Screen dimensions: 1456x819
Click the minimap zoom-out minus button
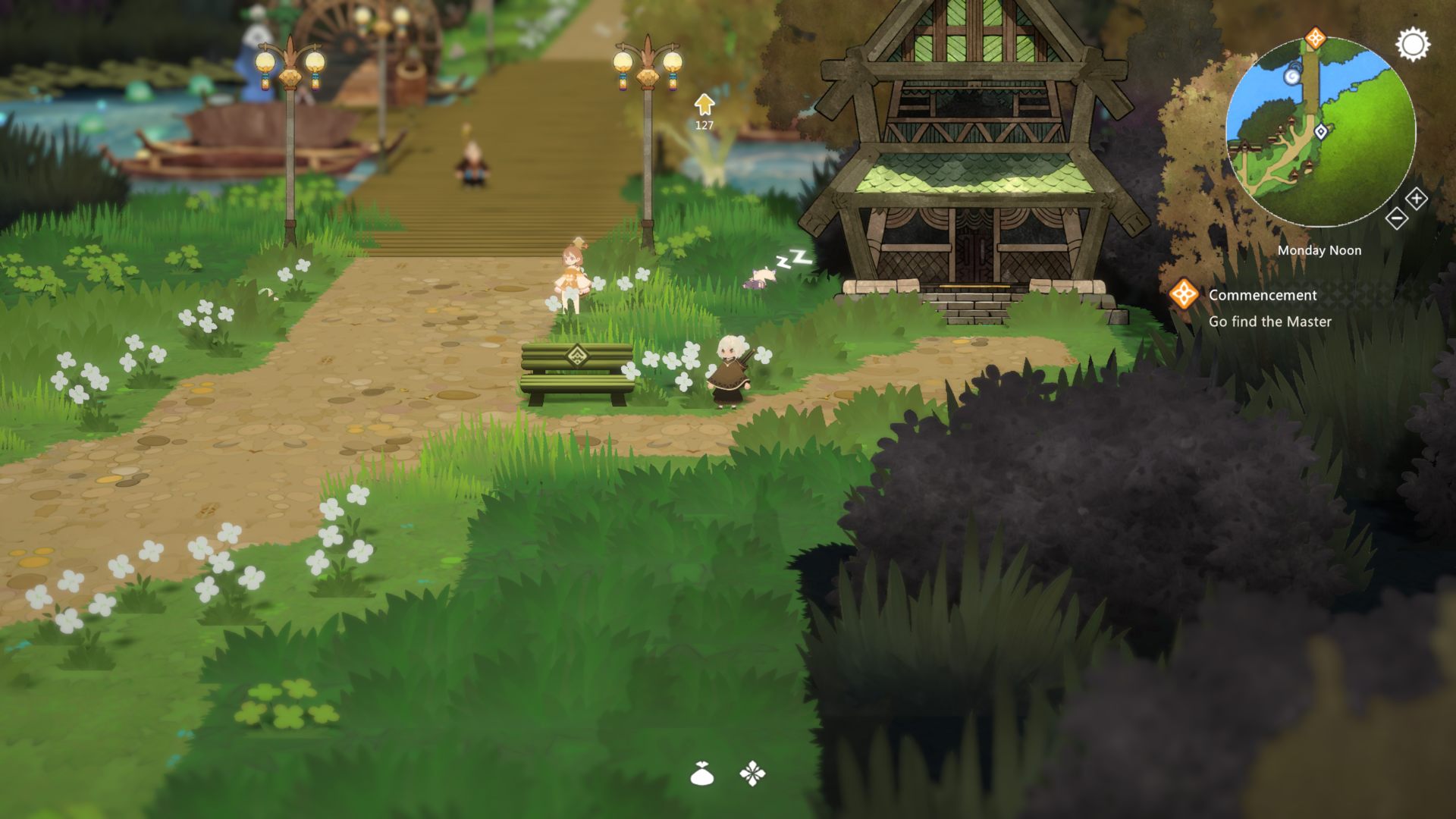click(x=1396, y=218)
